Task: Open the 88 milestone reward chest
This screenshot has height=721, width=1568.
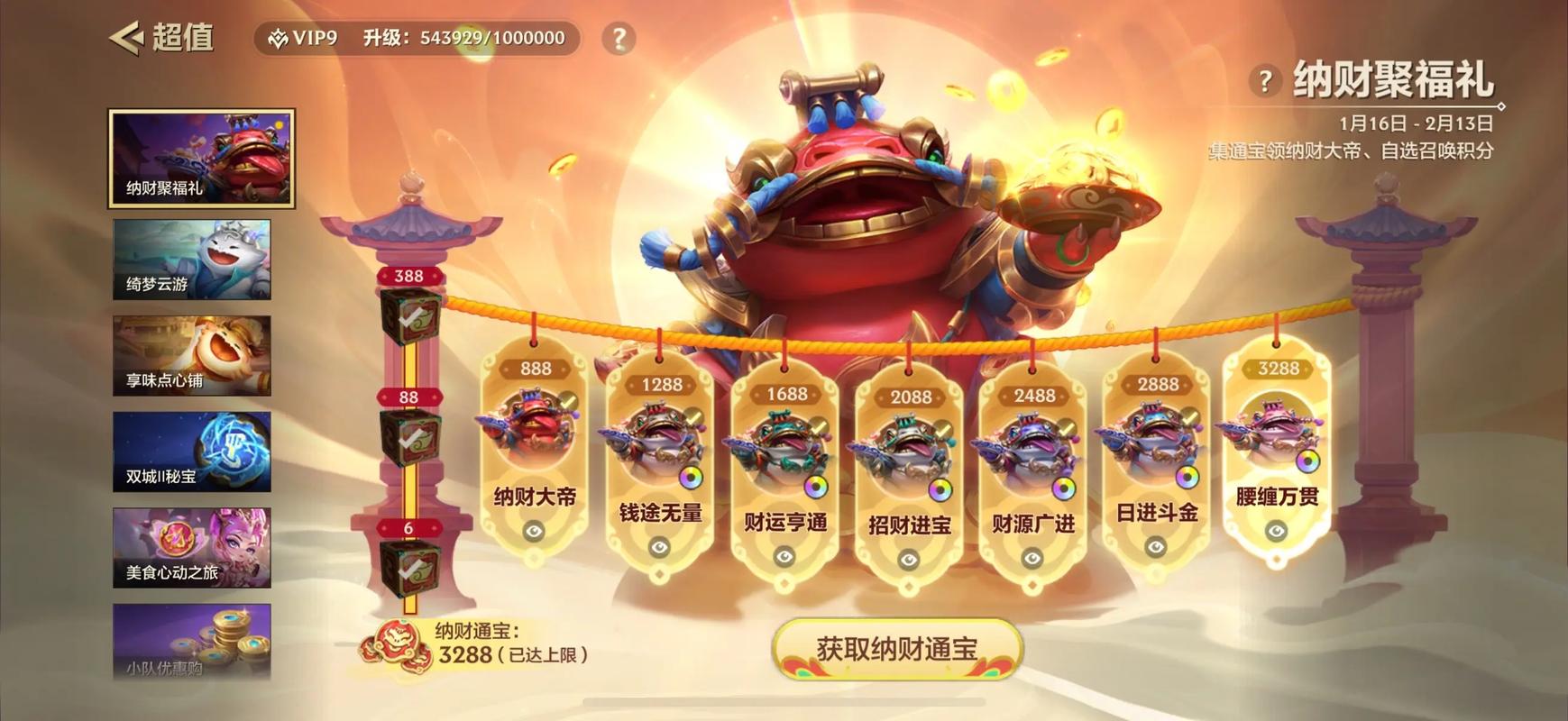Action: tap(410, 437)
